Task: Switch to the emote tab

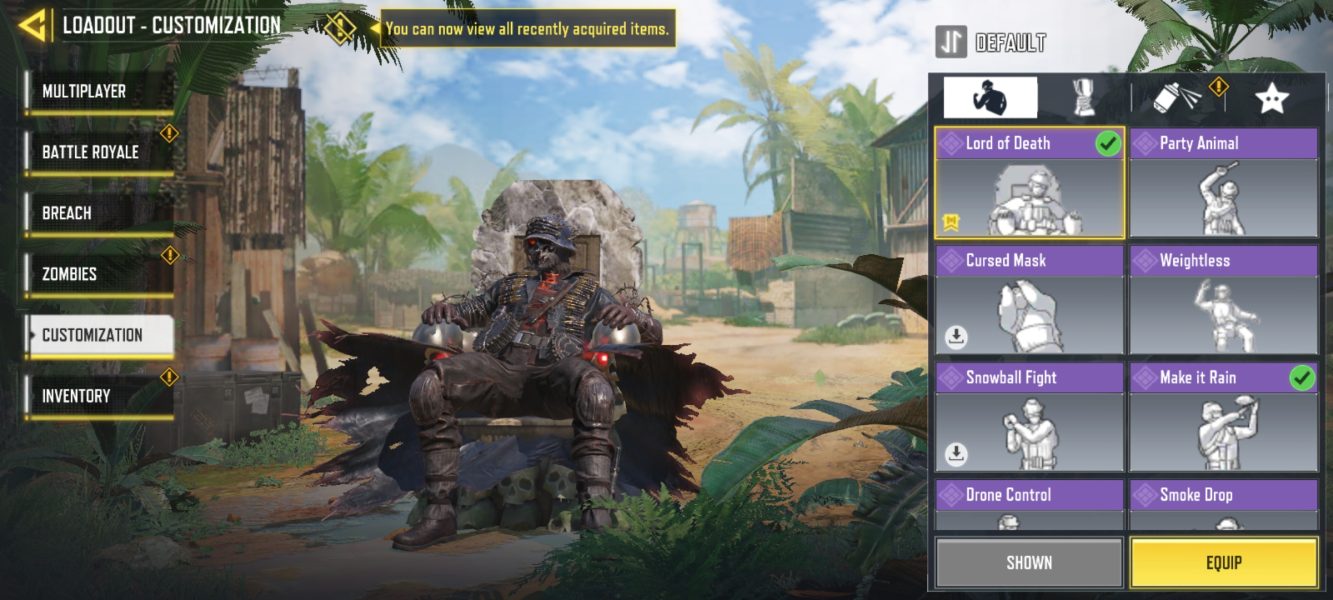Action: [x=990, y=98]
